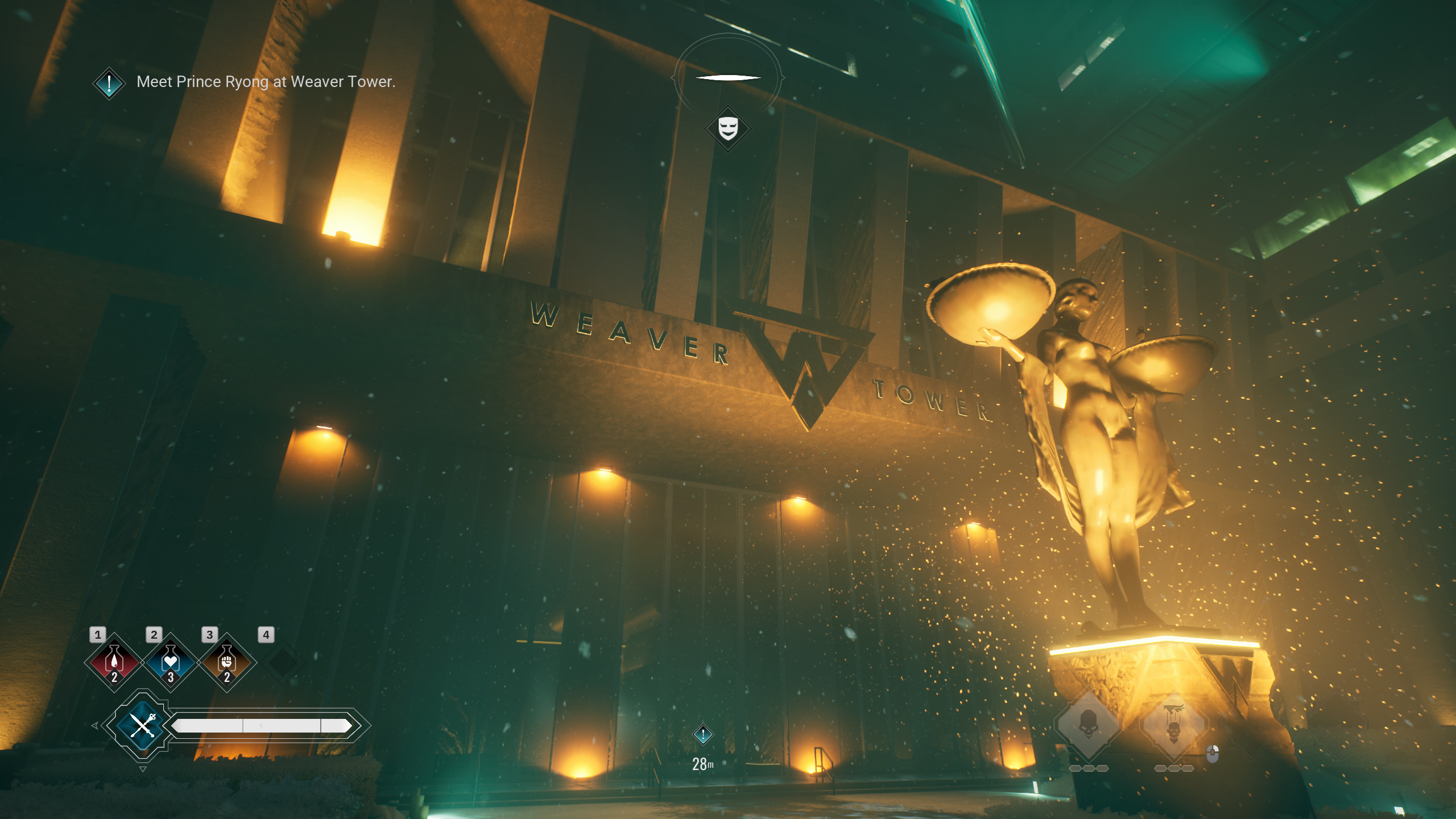
Task: Activate the skull ability icon
Action: [x=1089, y=725]
